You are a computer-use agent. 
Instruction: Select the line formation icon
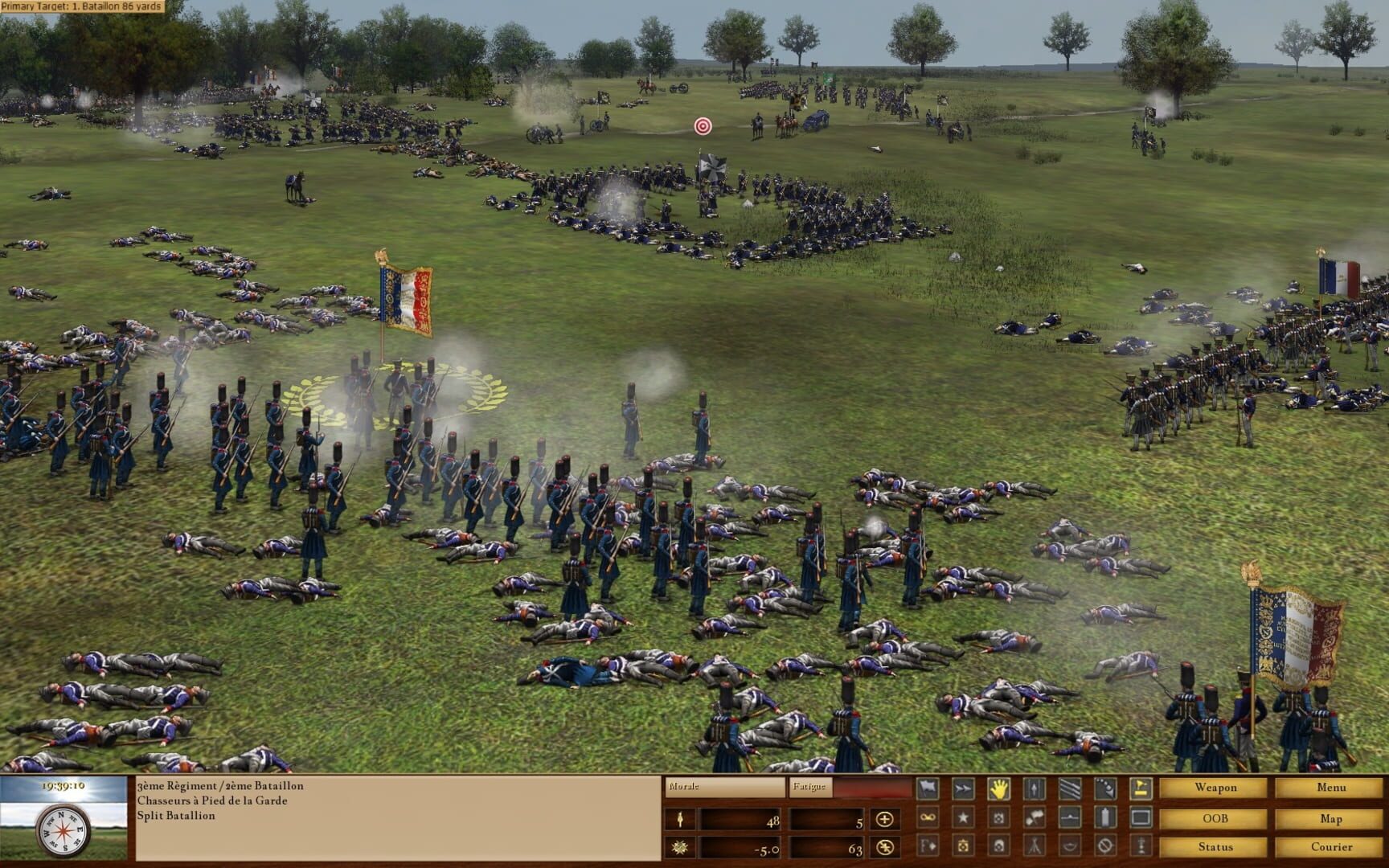pos(1069,788)
